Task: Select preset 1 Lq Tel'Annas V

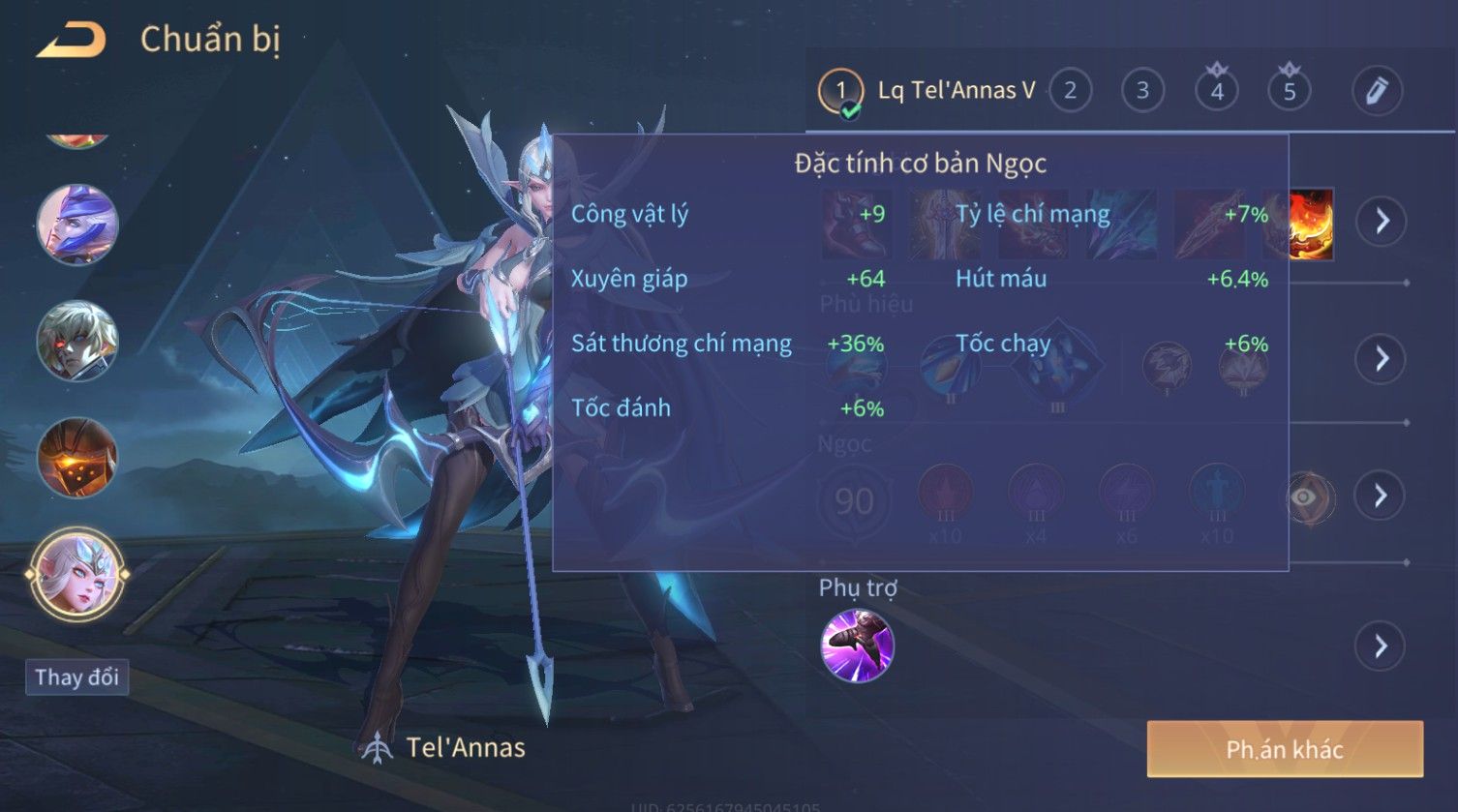Action: pos(926,92)
